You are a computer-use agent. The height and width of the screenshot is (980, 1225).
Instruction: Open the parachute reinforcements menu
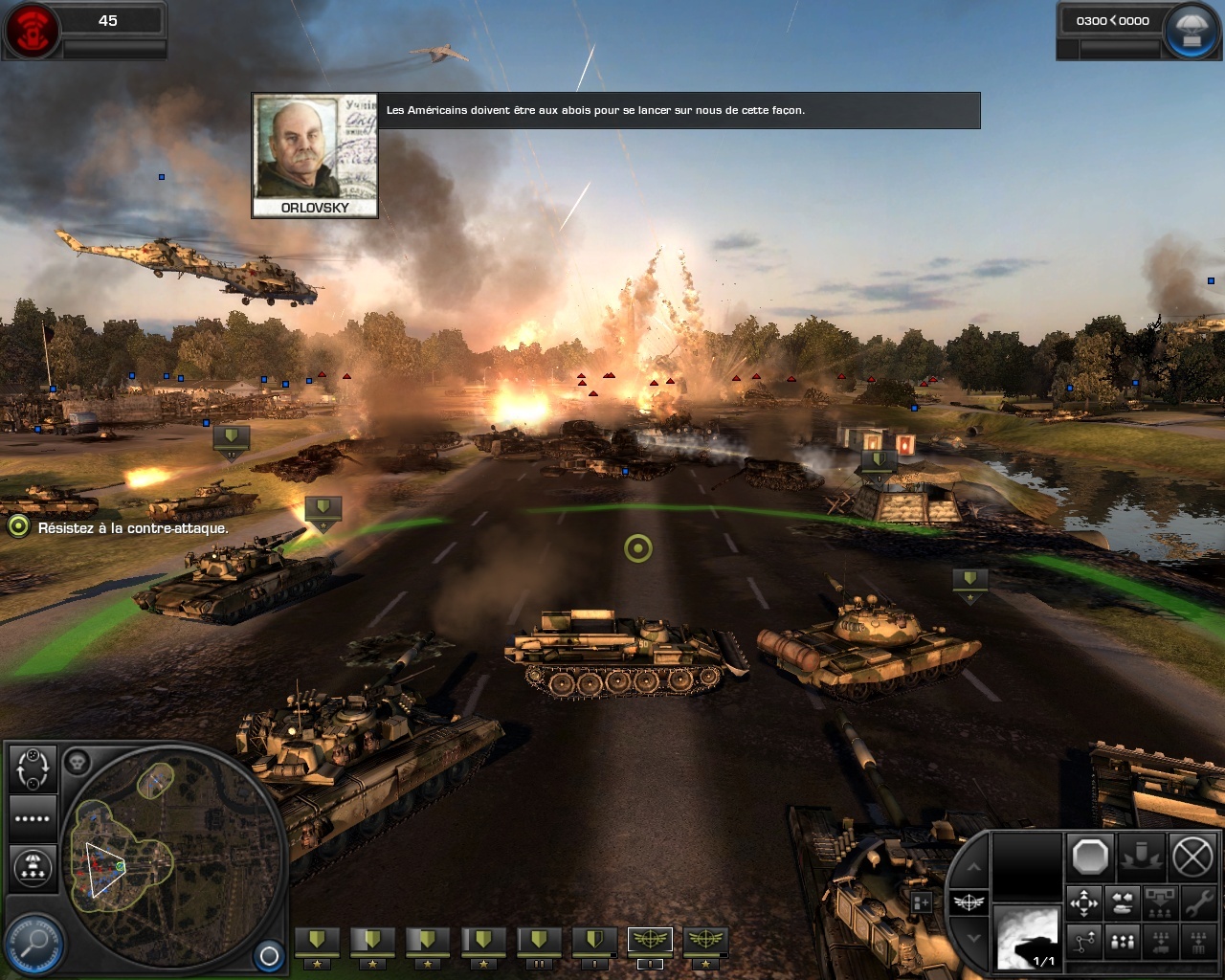tap(1191, 30)
